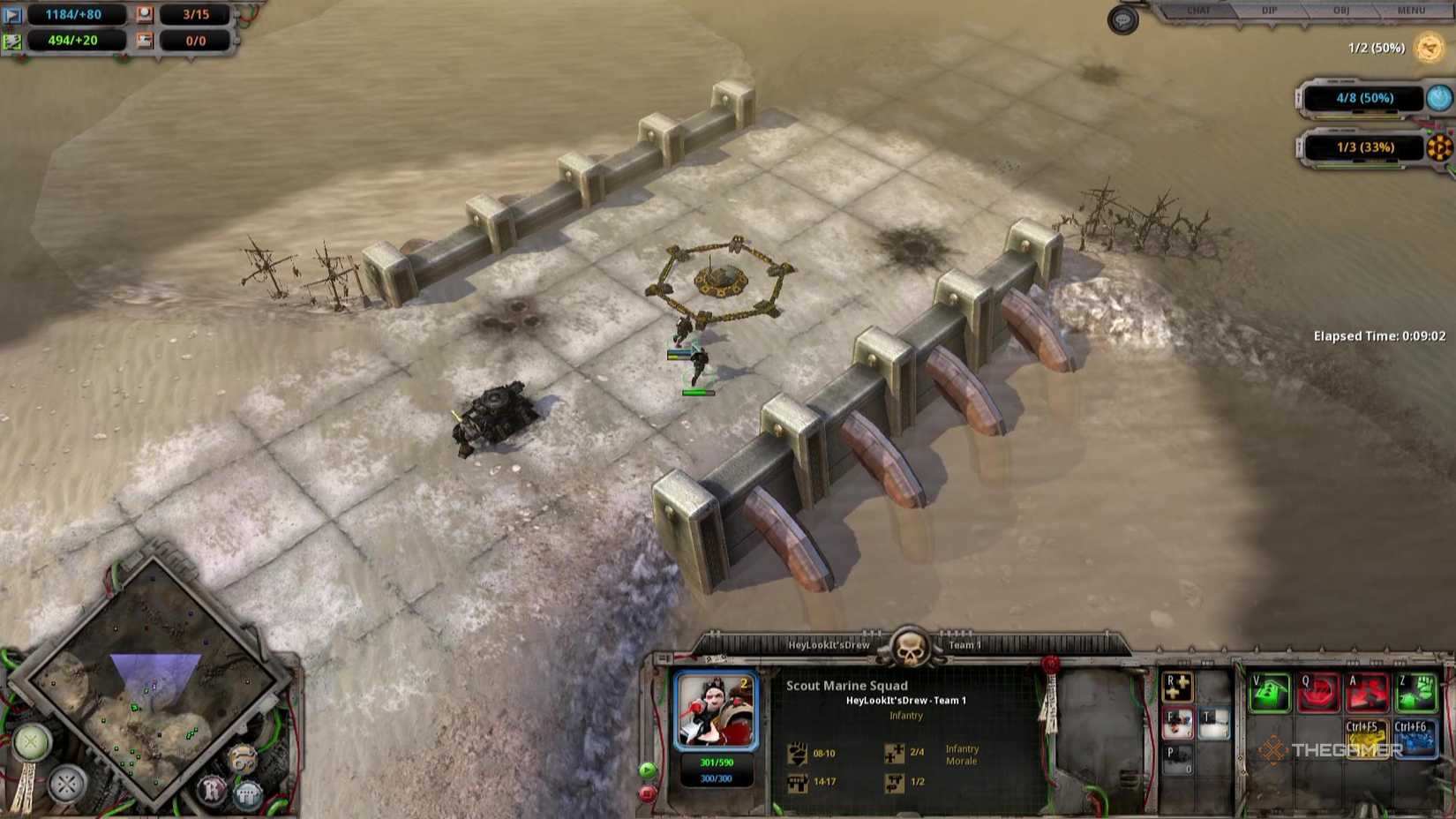The image size is (1456, 819).
Task: Select the orange critical location objective icon
Action: [x=1439, y=147]
